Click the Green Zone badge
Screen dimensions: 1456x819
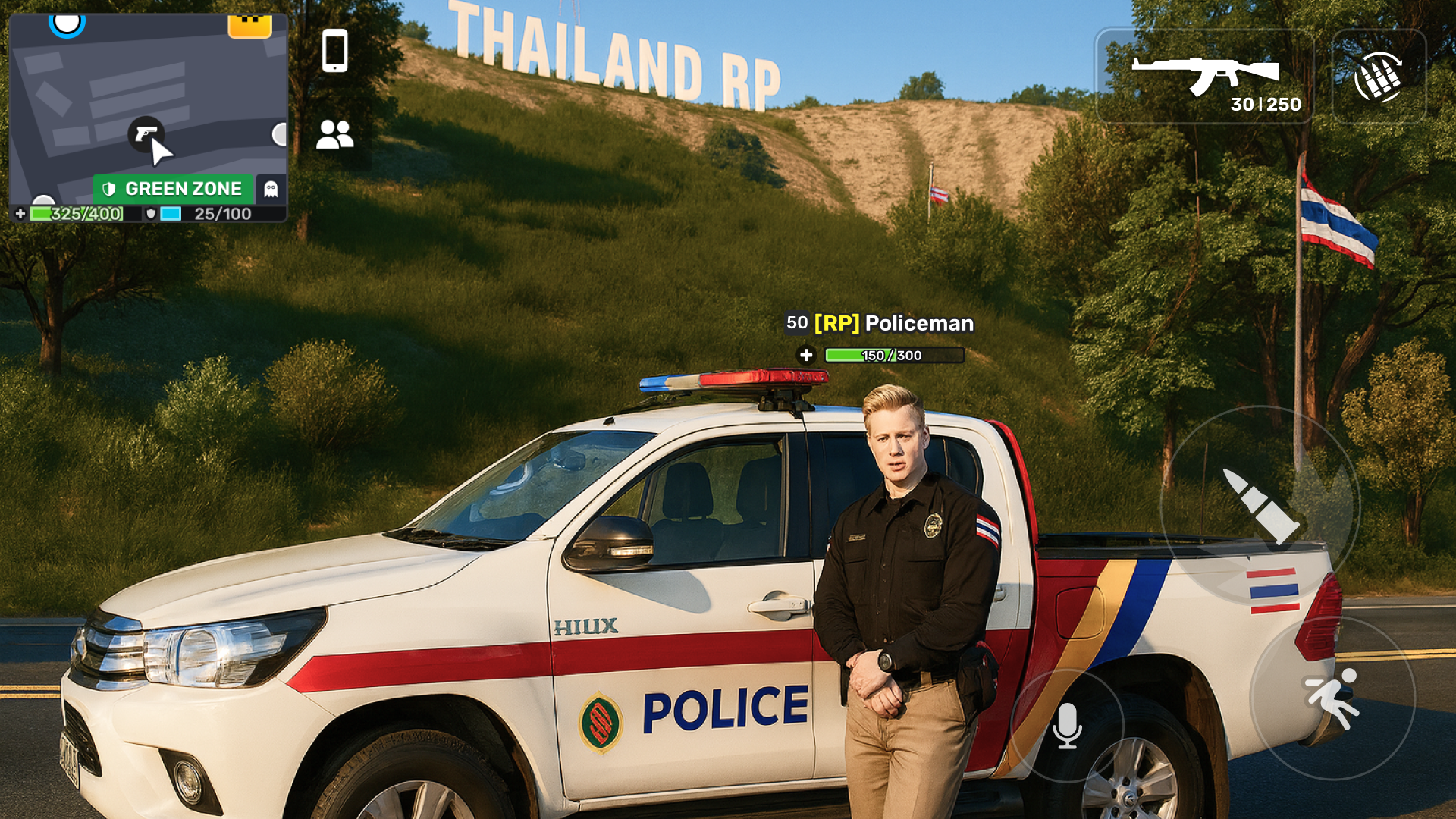[173, 189]
